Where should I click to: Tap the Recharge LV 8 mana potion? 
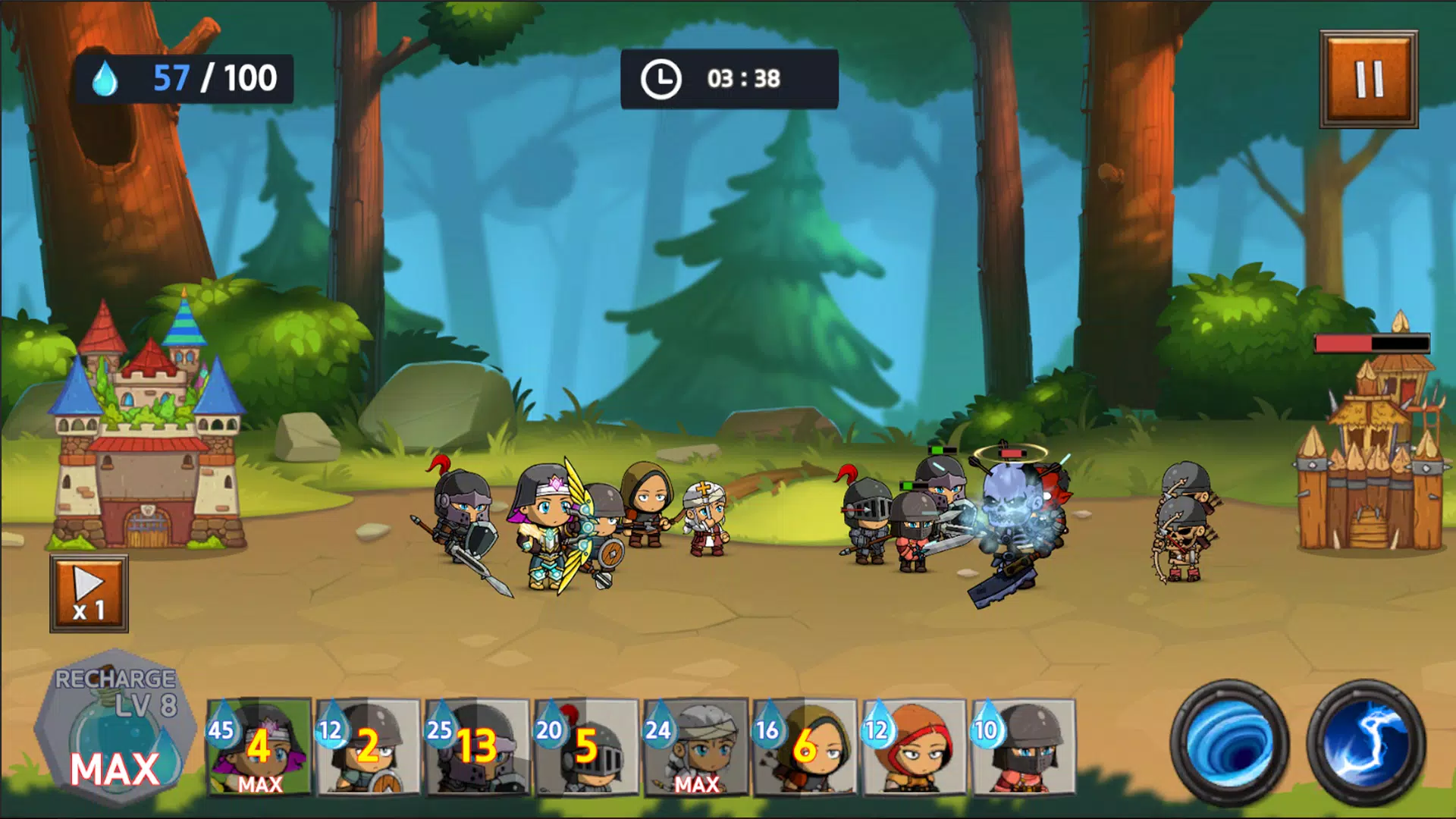115,728
